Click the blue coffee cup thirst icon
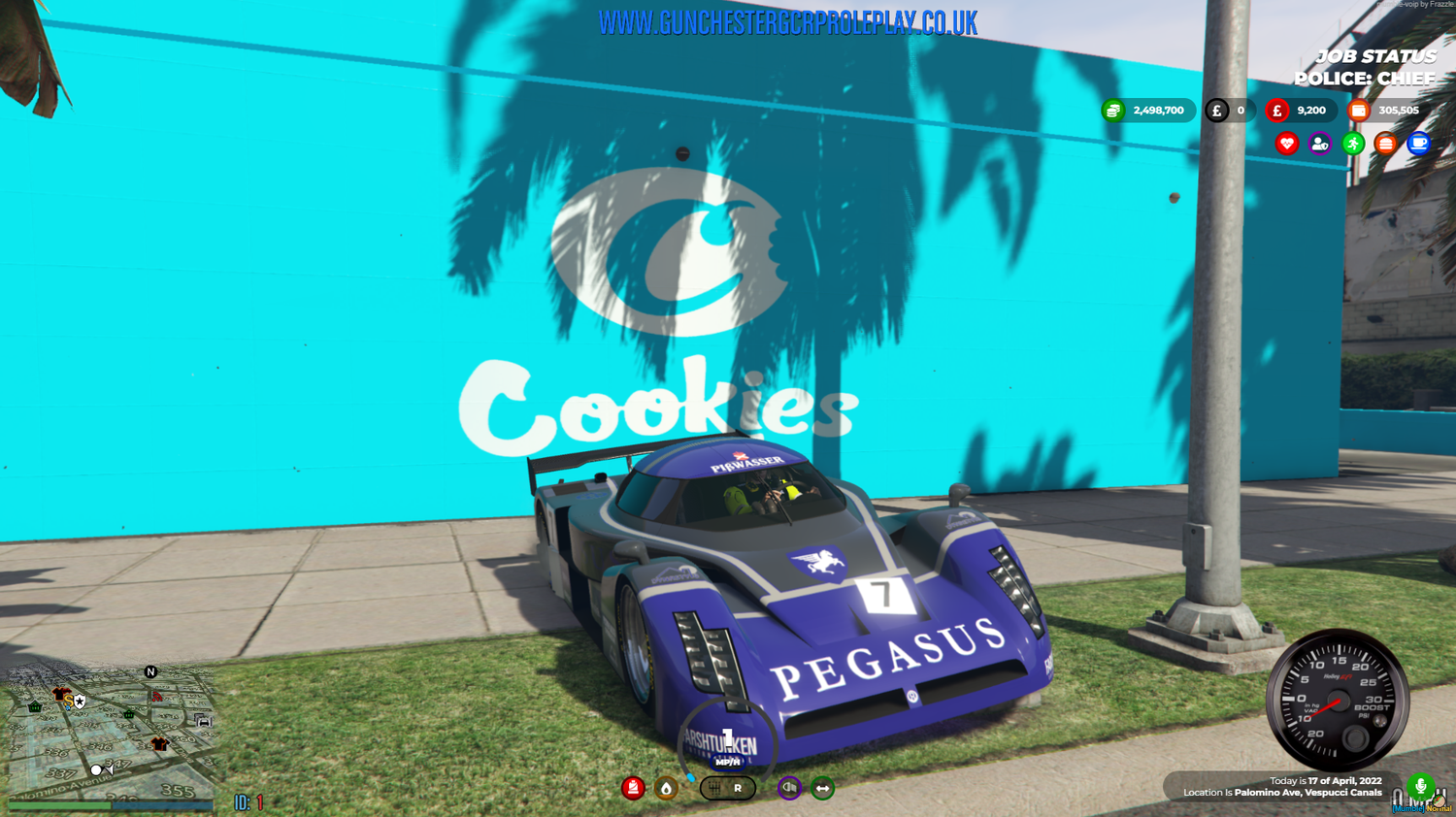 click(x=1419, y=144)
